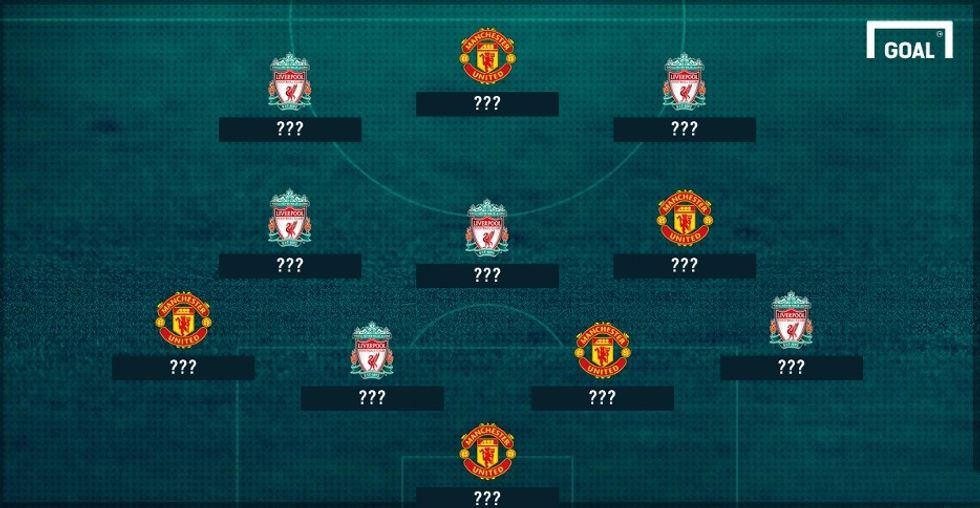Reveal the goalkeeper's ??? name label

pyautogui.click(x=487, y=497)
